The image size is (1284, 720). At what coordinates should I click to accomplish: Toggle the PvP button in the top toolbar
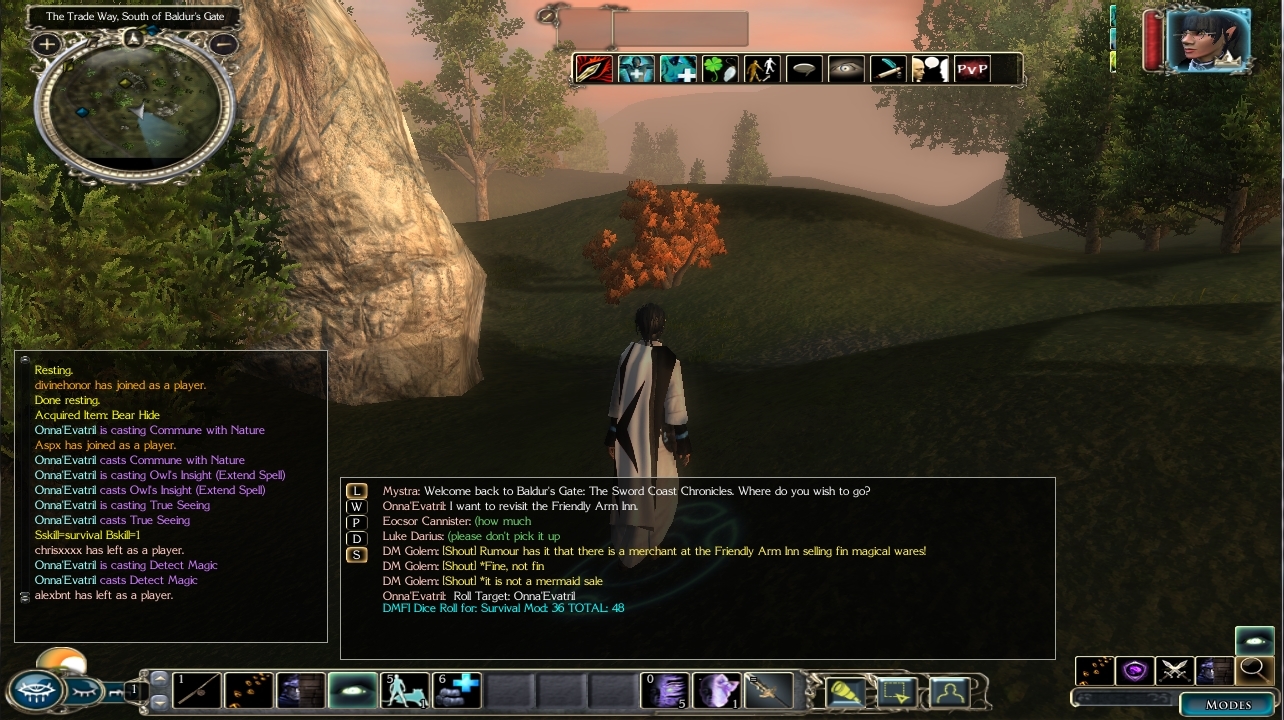(971, 69)
